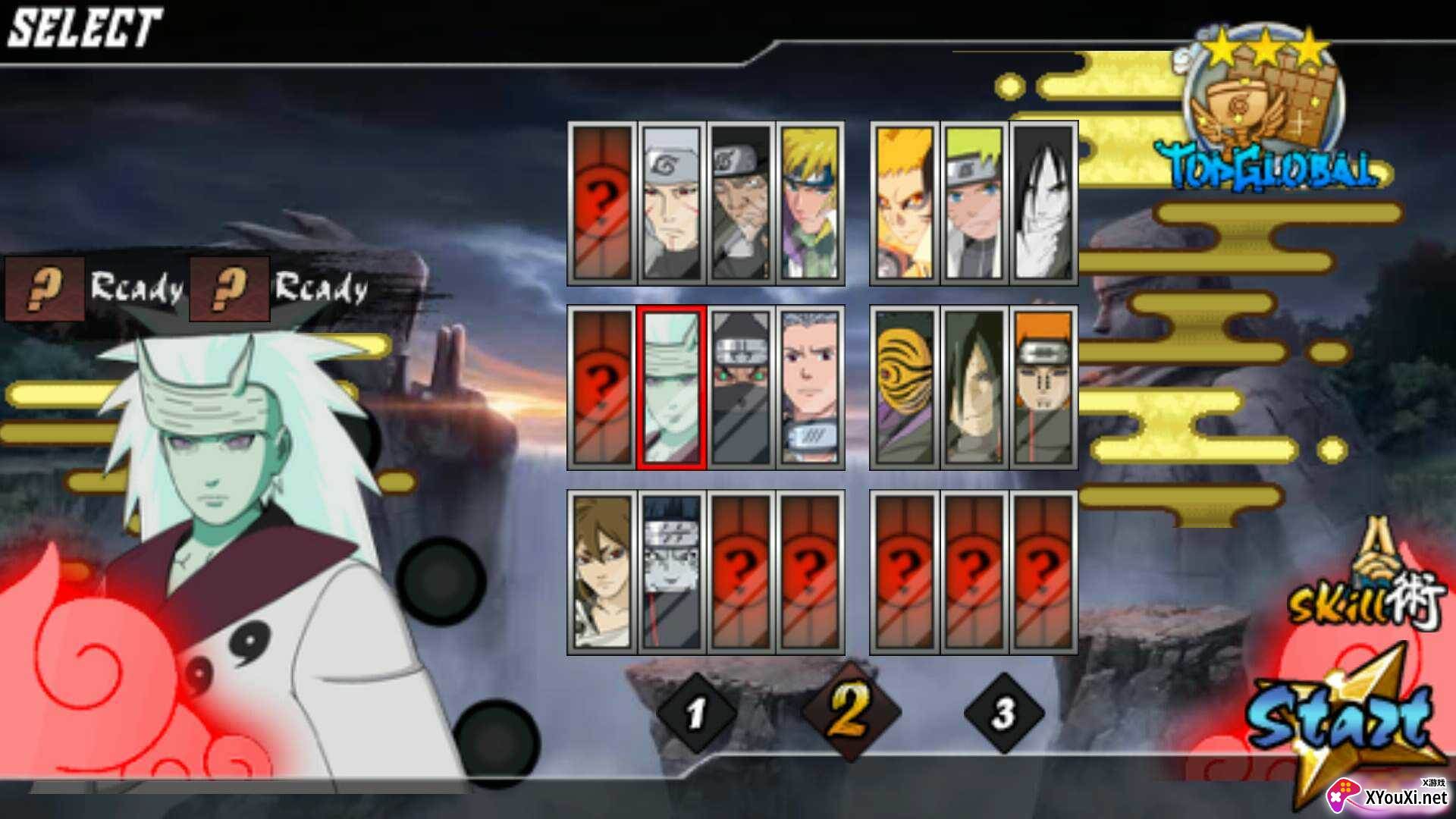Select the blond Naruto with forehead protector

[x=974, y=203]
